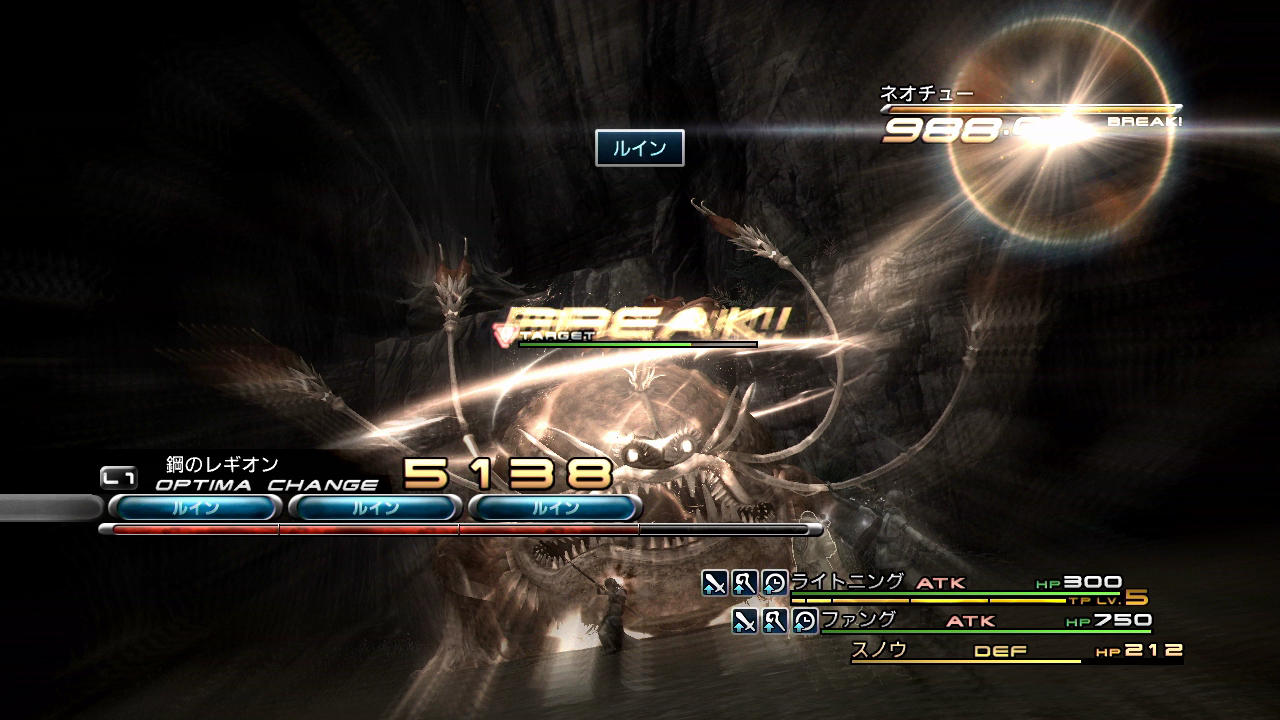Select Lightning's staff-shaped Faith buff icon
This screenshot has height=720, width=1280.
click(x=745, y=583)
